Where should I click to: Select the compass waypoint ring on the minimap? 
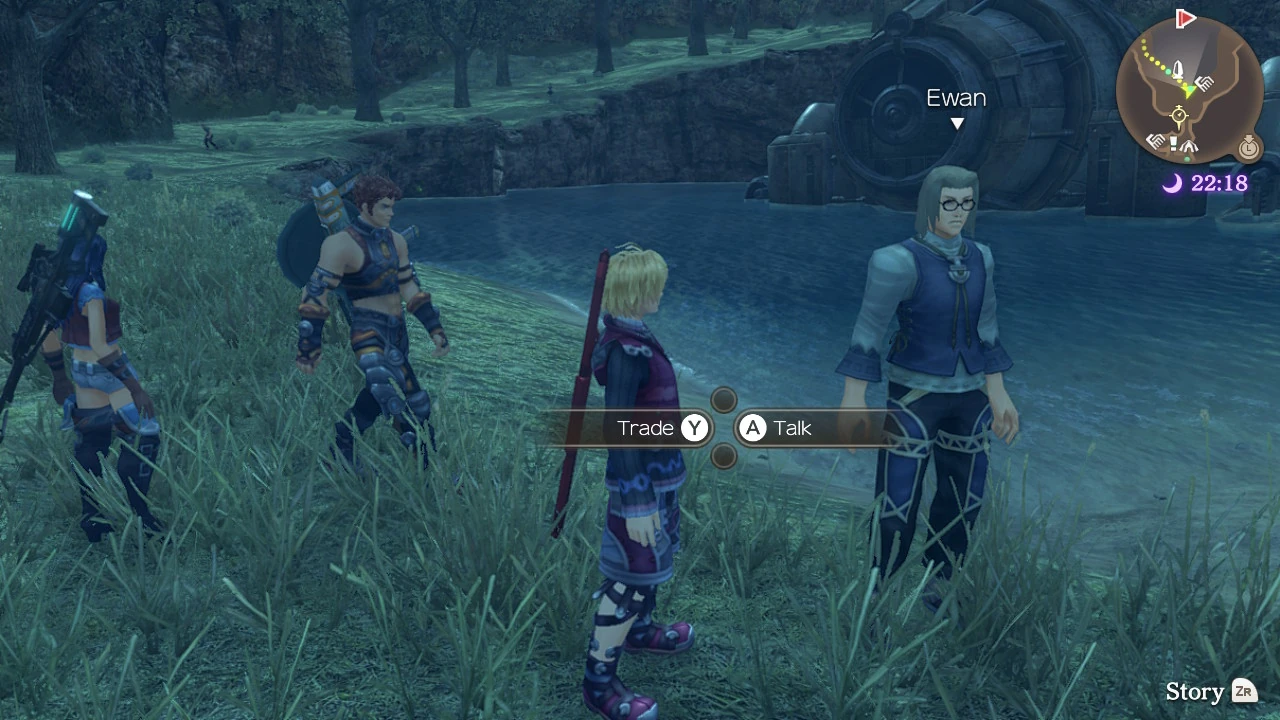(x=1179, y=116)
